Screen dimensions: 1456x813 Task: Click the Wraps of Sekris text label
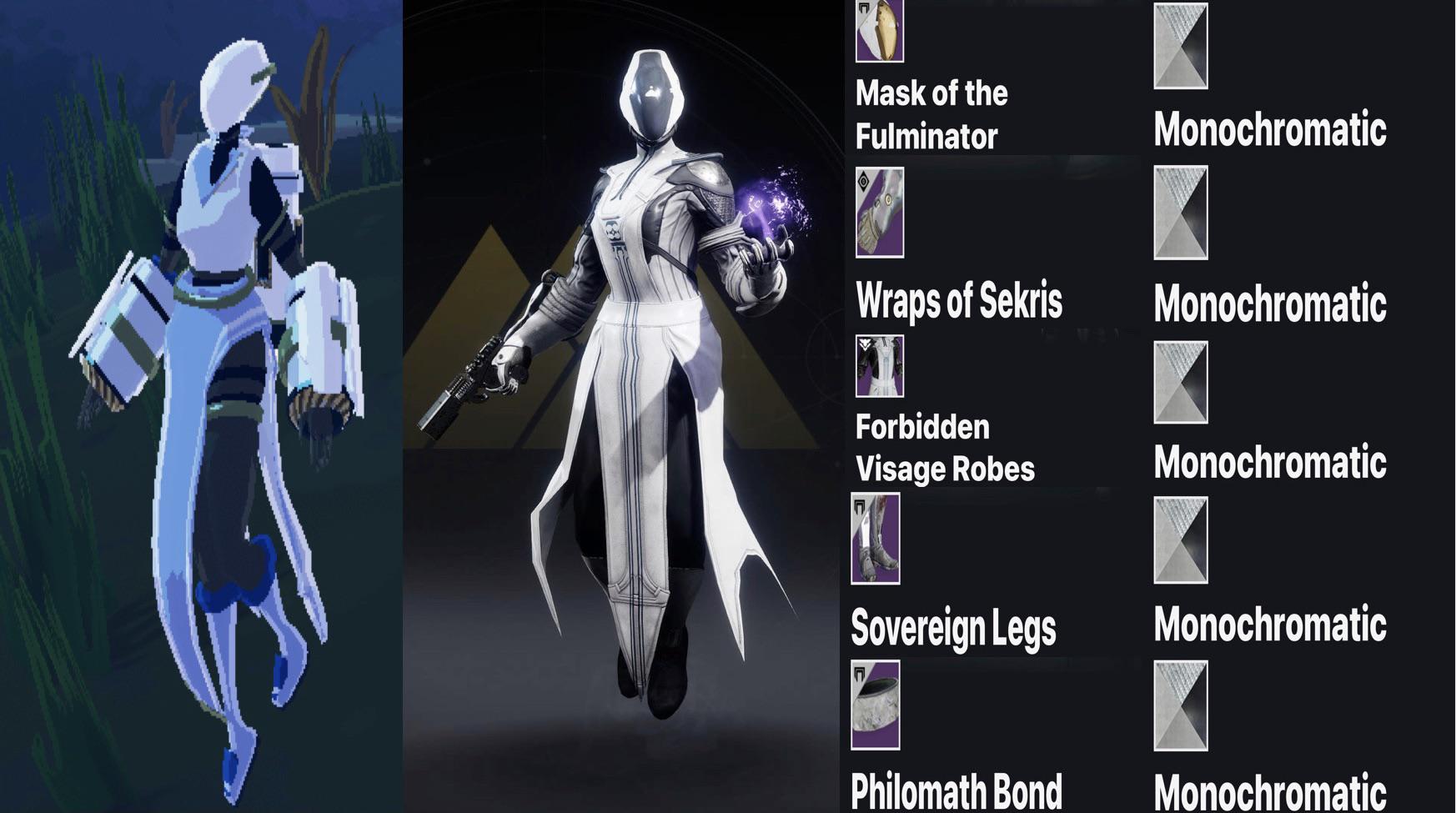pos(959,303)
